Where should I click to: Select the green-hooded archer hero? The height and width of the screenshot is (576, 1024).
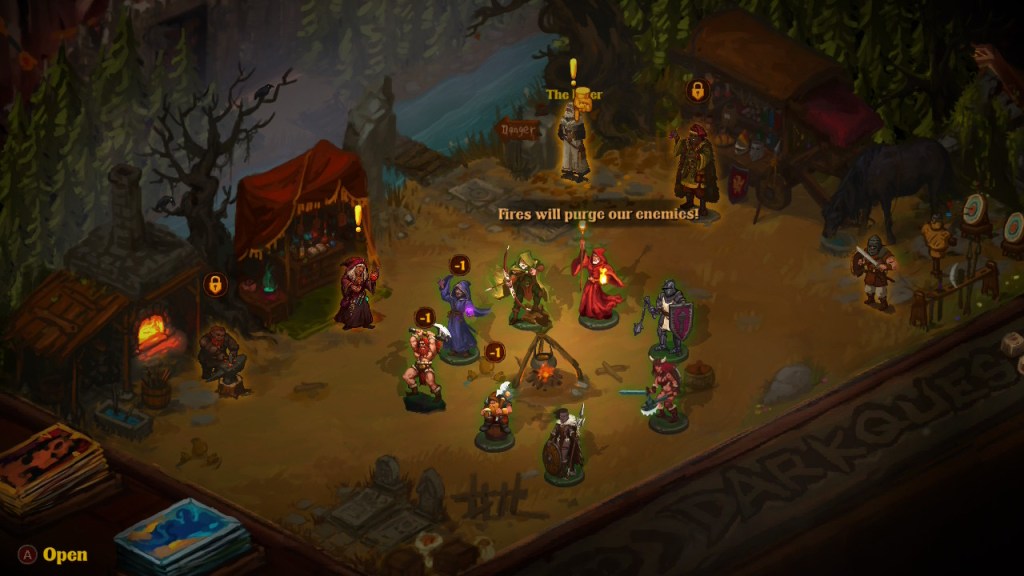[x=525, y=290]
